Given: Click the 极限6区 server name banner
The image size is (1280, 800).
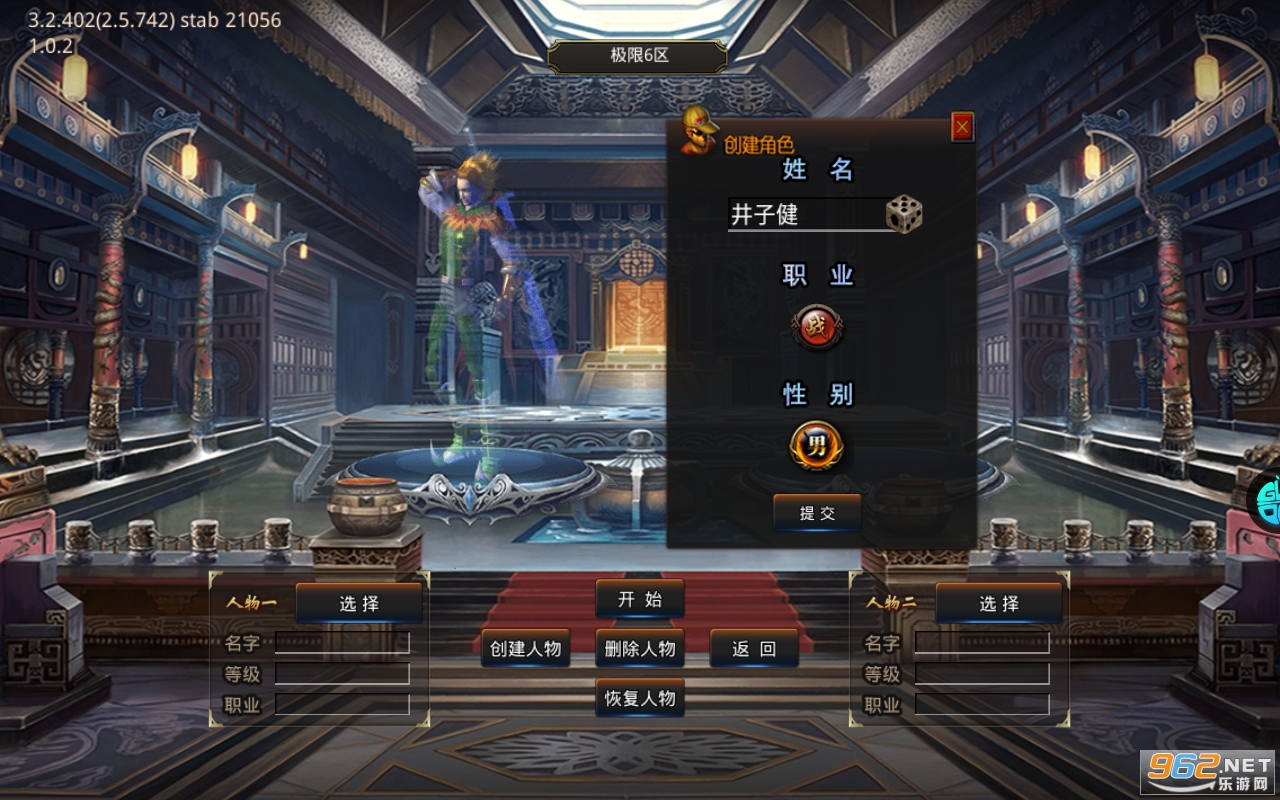Looking at the screenshot, I should (x=639, y=57).
